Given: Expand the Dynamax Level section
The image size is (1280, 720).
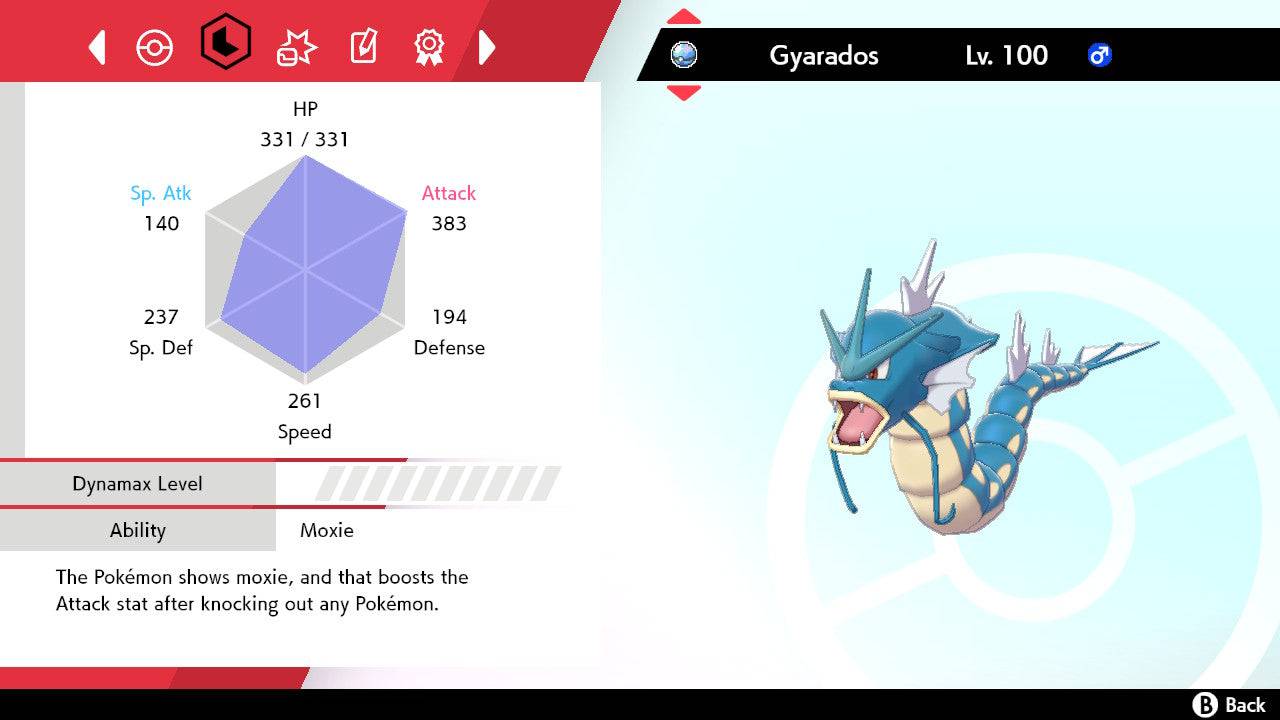Looking at the screenshot, I should (138, 483).
